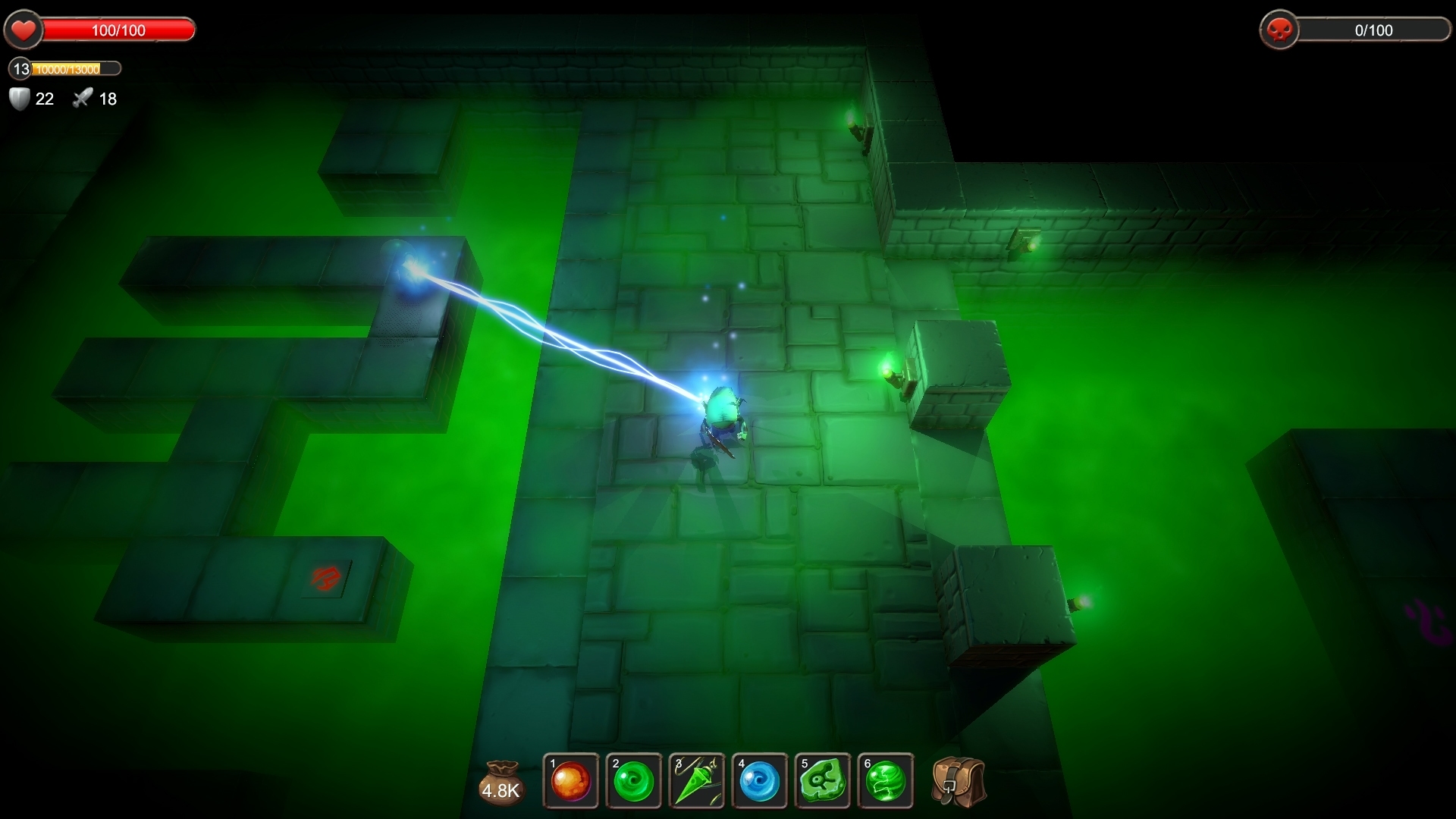The height and width of the screenshot is (819, 1456).
Task: Click the gold pouch showing 4.8K
Action: coord(502,780)
